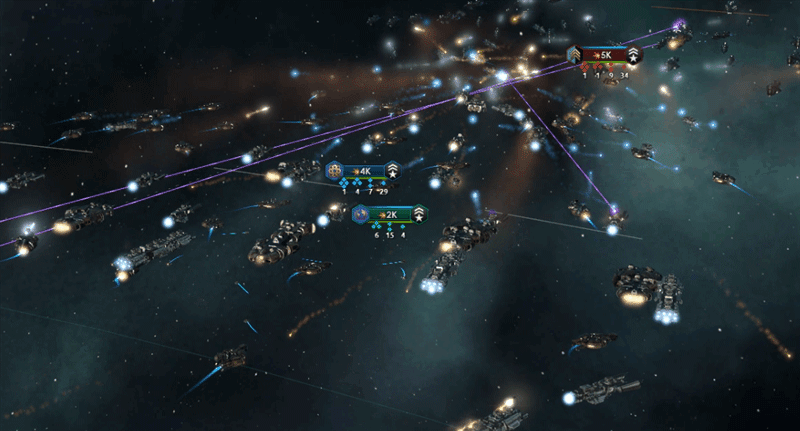The width and height of the screenshot is (800, 431).
Task: Click the admiral rank badge on 5K fleet
Action: [635, 54]
